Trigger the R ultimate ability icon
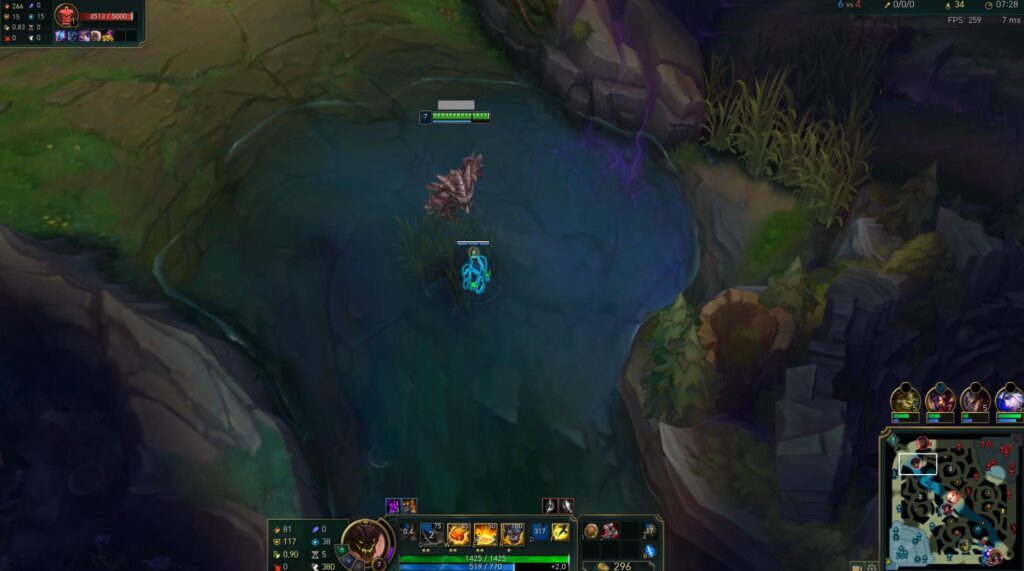This screenshot has height=571, width=1024. click(x=512, y=534)
